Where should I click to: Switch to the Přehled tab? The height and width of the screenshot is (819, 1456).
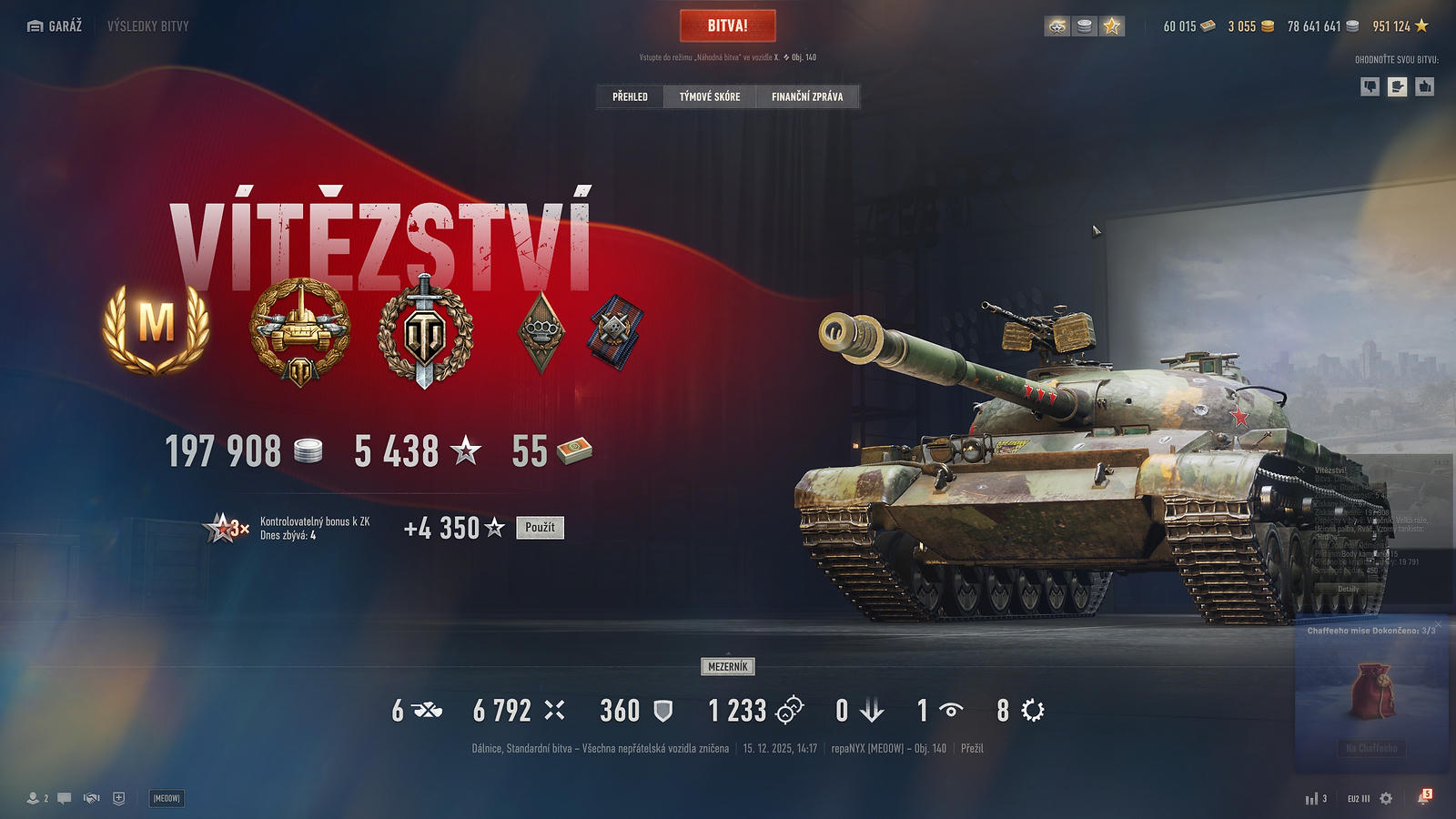[630, 96]
